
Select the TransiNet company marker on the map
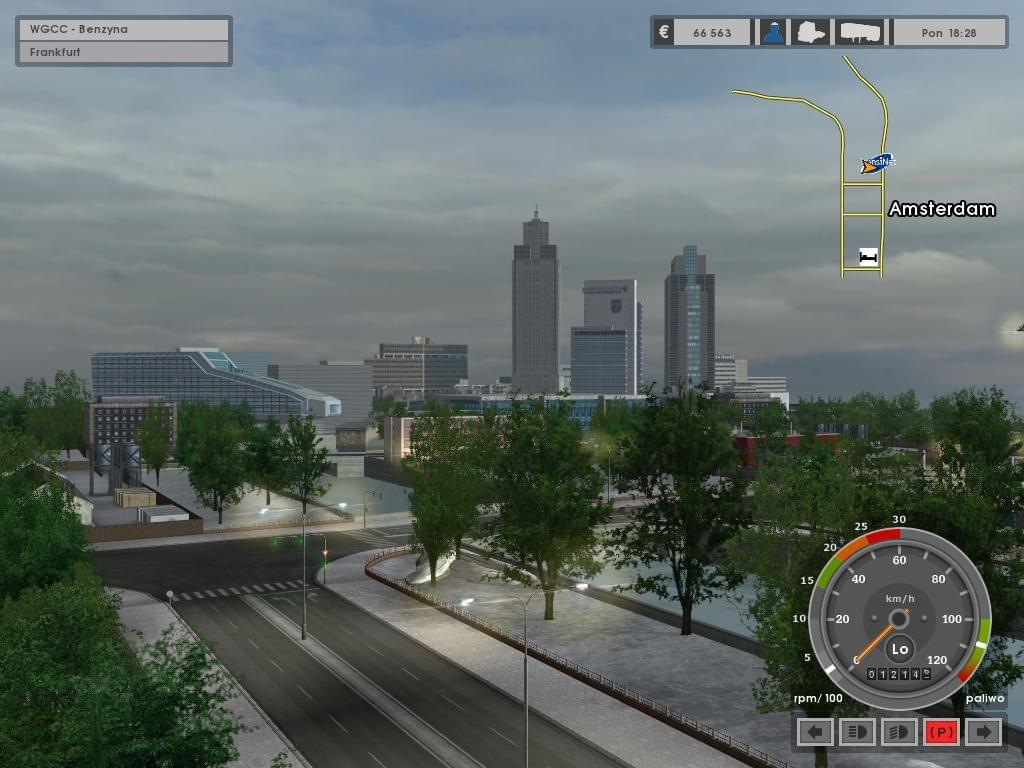877,162
